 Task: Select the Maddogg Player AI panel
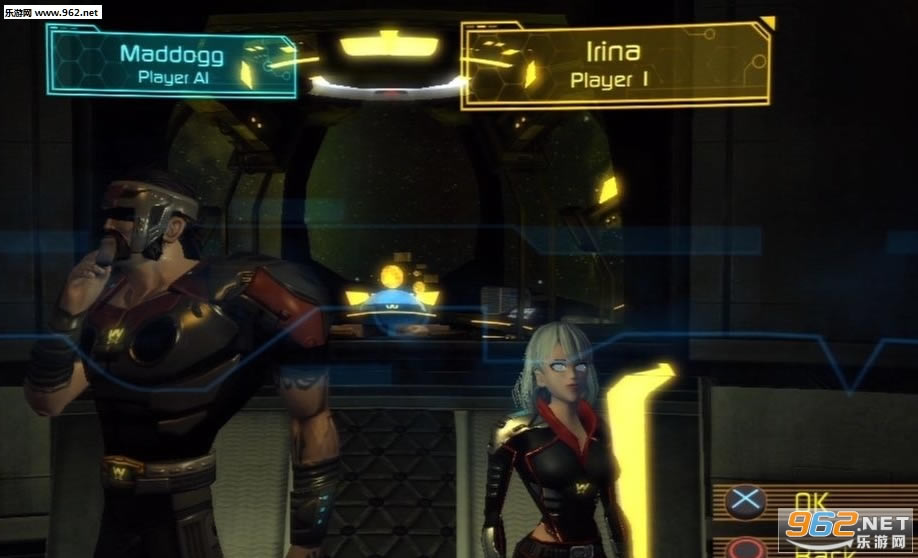tap(172, 63)
